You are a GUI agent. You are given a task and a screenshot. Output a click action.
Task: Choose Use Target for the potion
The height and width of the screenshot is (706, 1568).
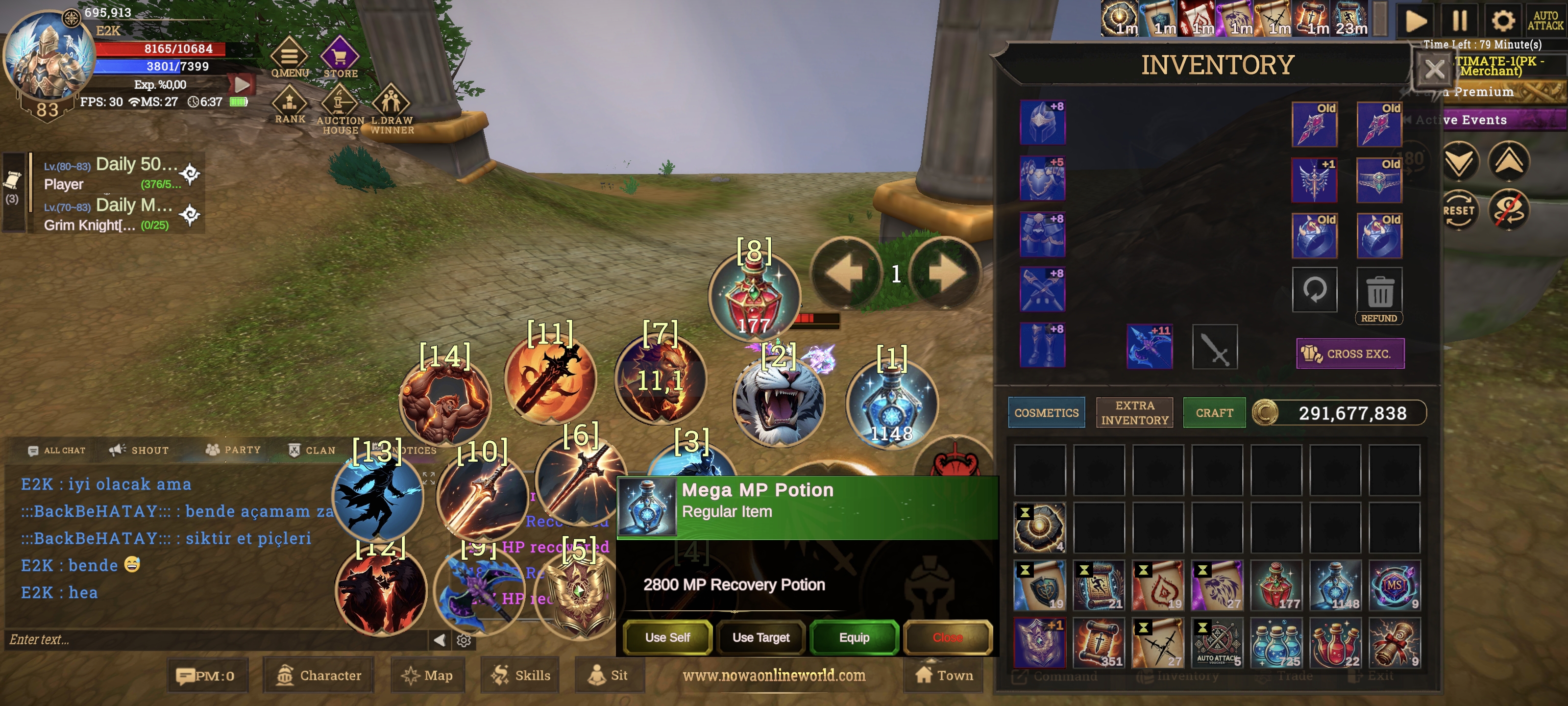[760, 637]
